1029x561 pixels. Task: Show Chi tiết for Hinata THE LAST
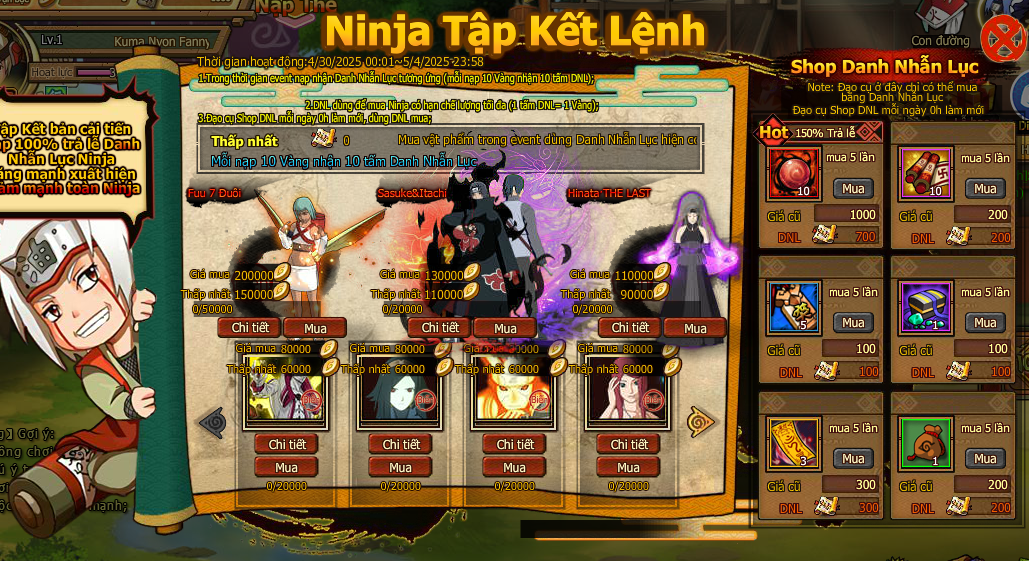click(x=630, y=328)
